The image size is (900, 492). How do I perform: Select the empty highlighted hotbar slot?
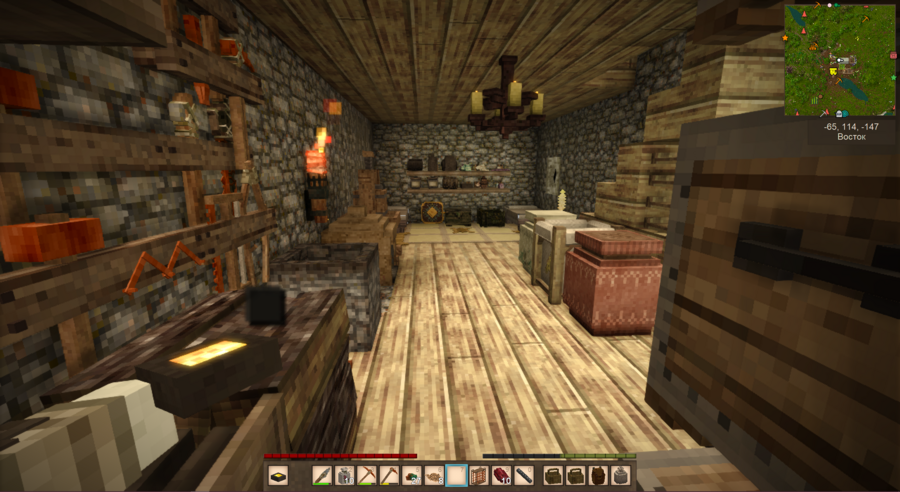(x=456, y=476)
